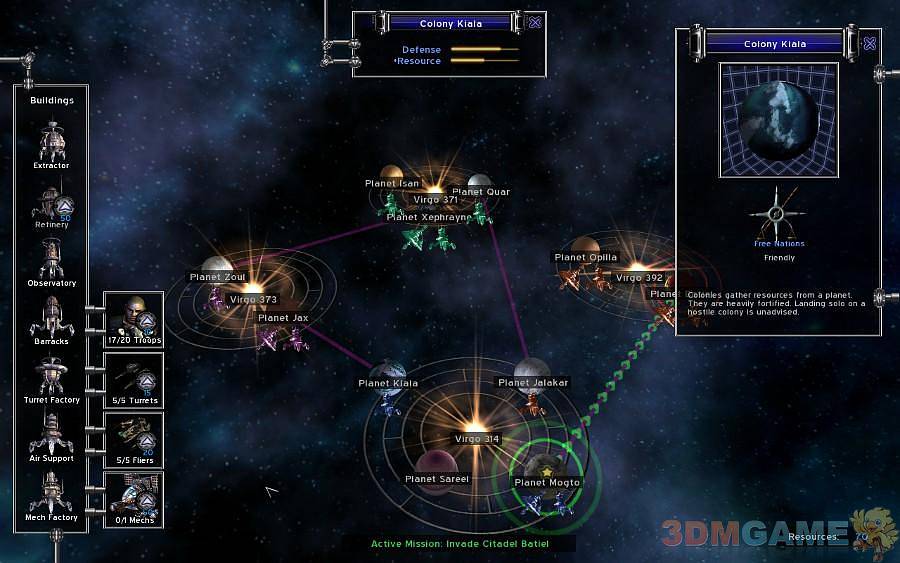Choose the 0/1 Mechs unit slot
Image resolution: width=900 pixels, height=563 pixels.
(133, 495)
